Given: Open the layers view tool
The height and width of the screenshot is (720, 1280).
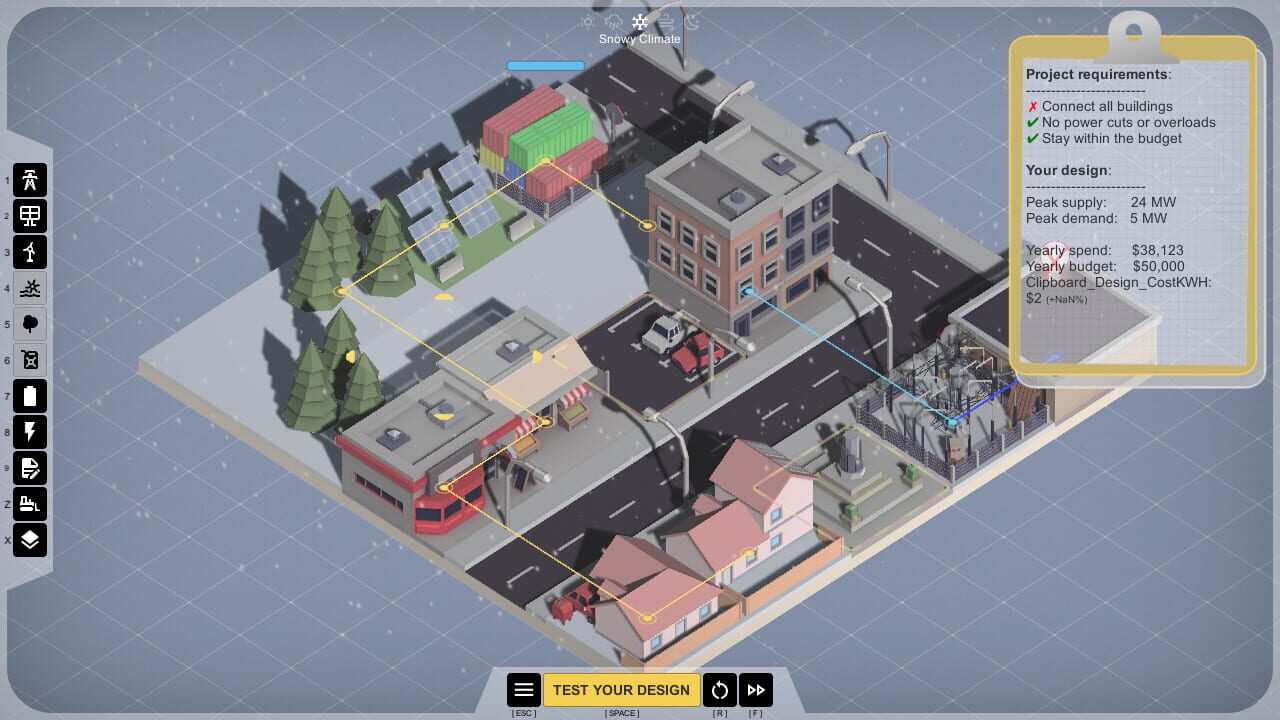Looking at the screenshot, I should (x=30, y=540).
